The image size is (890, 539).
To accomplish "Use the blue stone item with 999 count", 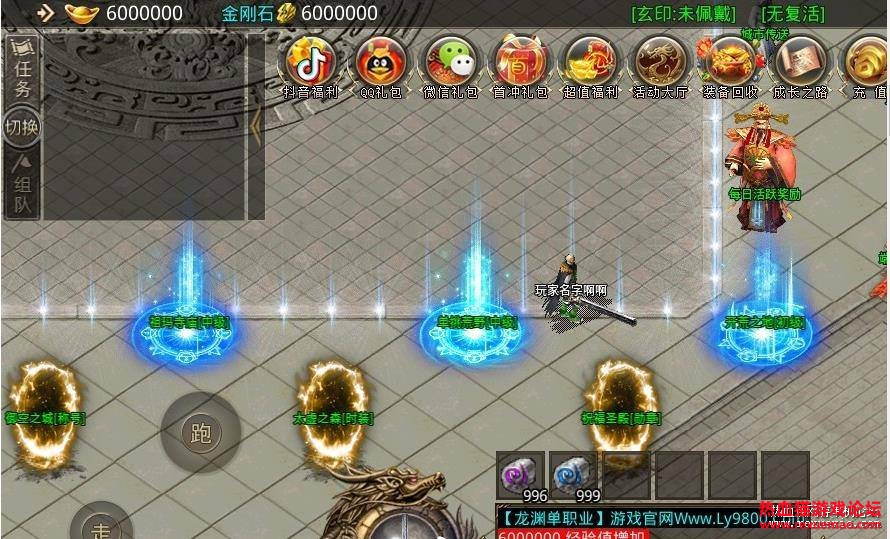I will coord(574,473).
